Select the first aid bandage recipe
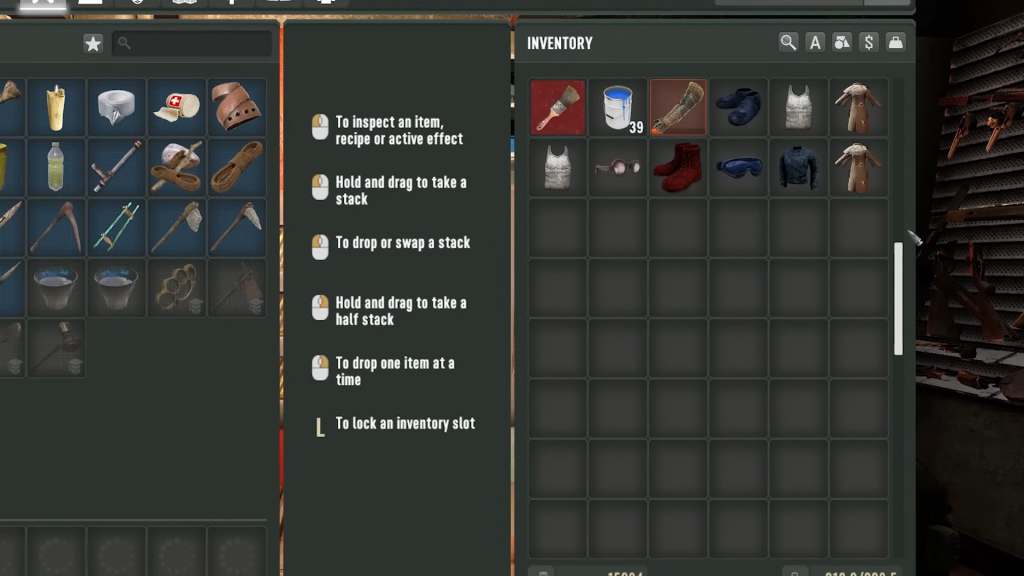 [x=176, y=107]
